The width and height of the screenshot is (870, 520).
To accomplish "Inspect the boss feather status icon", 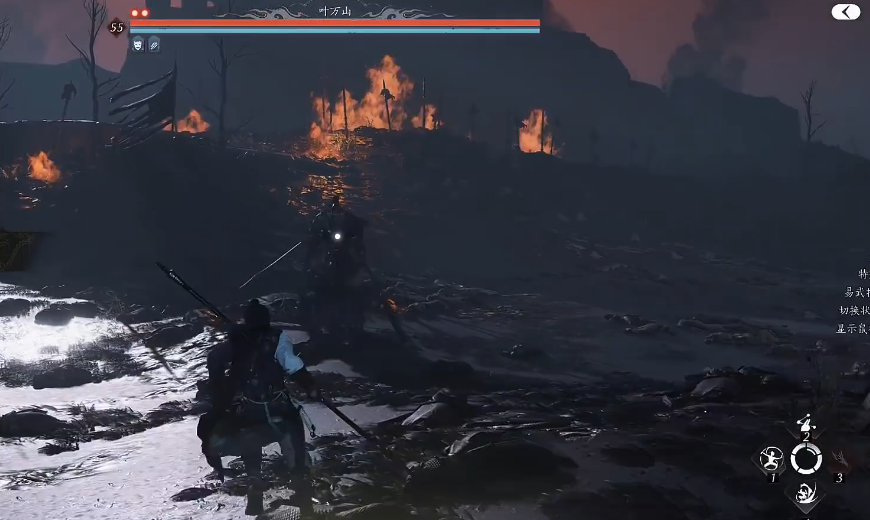I will tap(154, 44).
